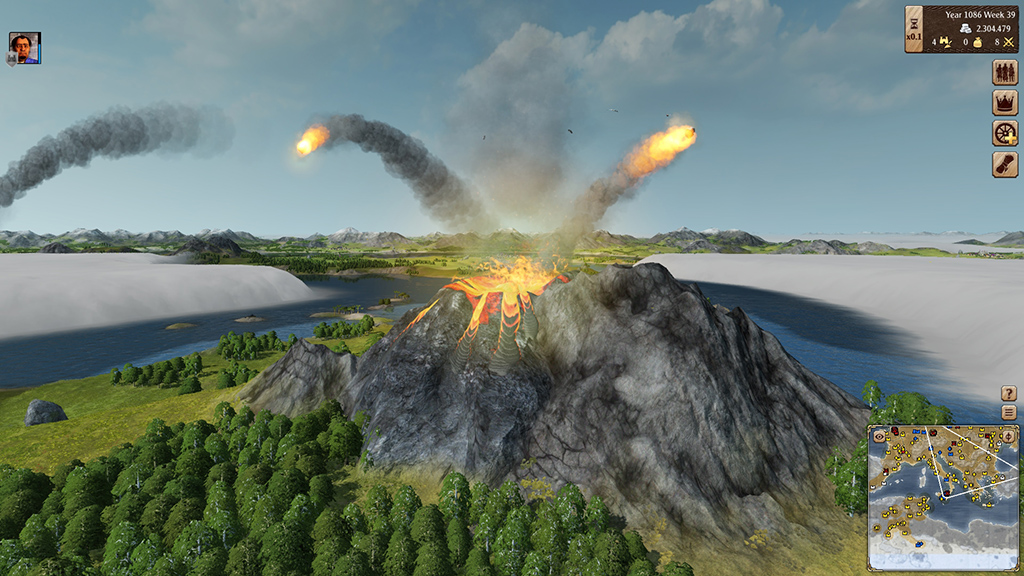Open the three-line main menu button
Image resolution: width=1024 pixels, height=576 pixels.
point(1009,412)
